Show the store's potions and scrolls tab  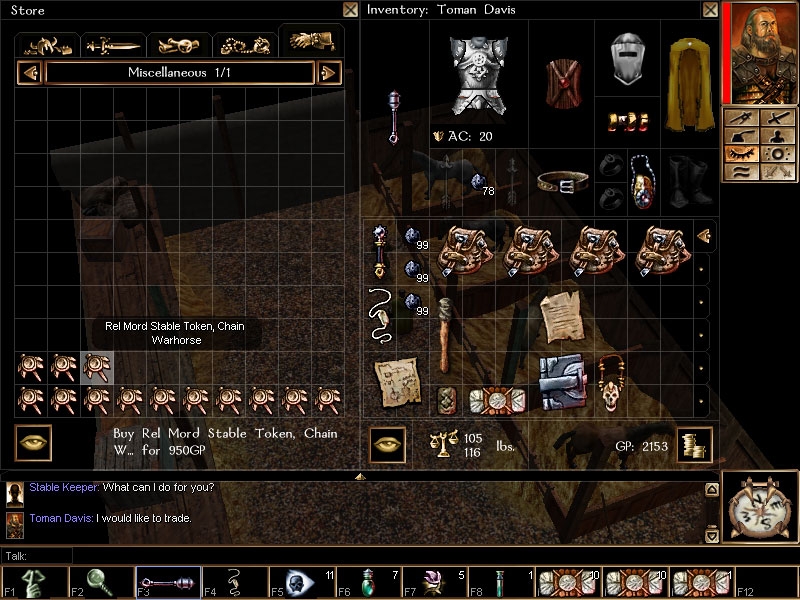click(180, 45)
